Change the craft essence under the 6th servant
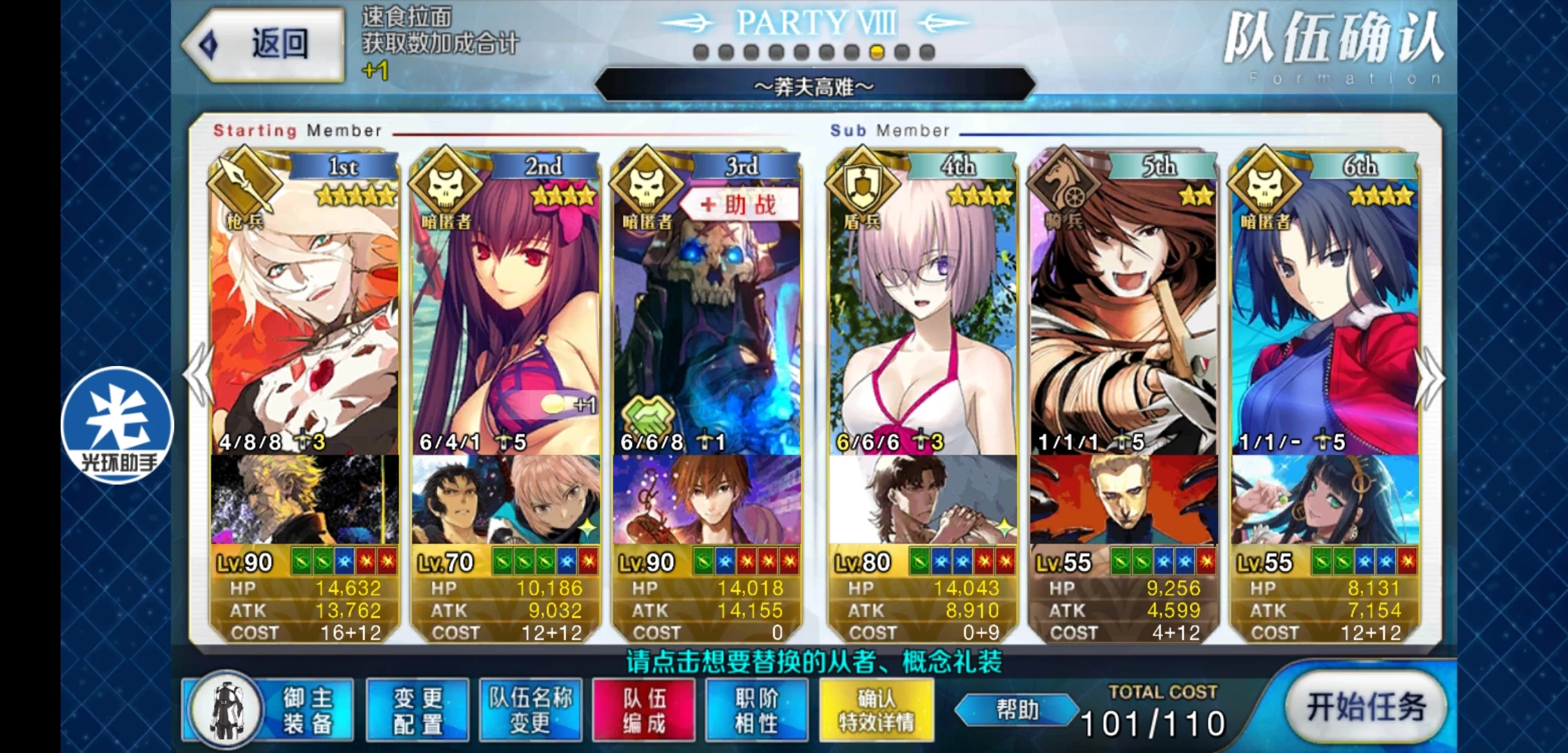Screen dimensions: 1568x753 coord(1324,499)
